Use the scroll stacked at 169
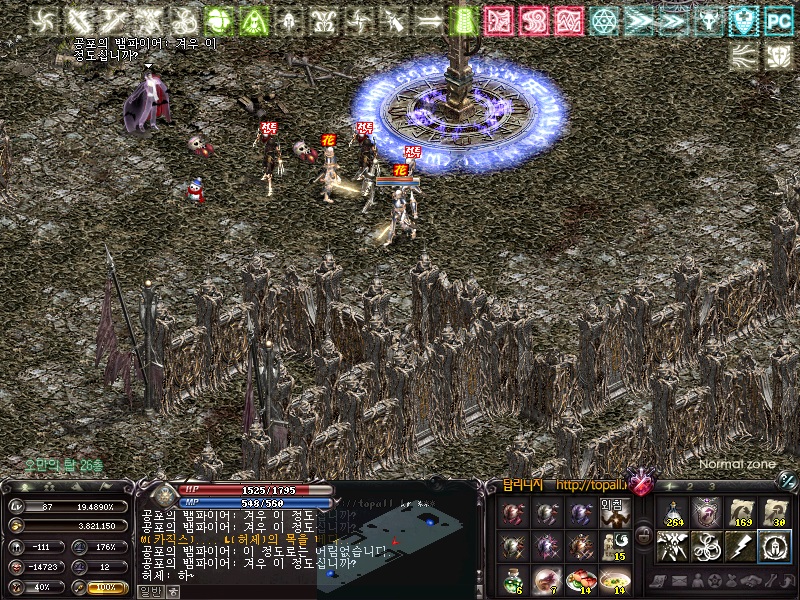This screenshot has width=800, height=600. (741, 513)
